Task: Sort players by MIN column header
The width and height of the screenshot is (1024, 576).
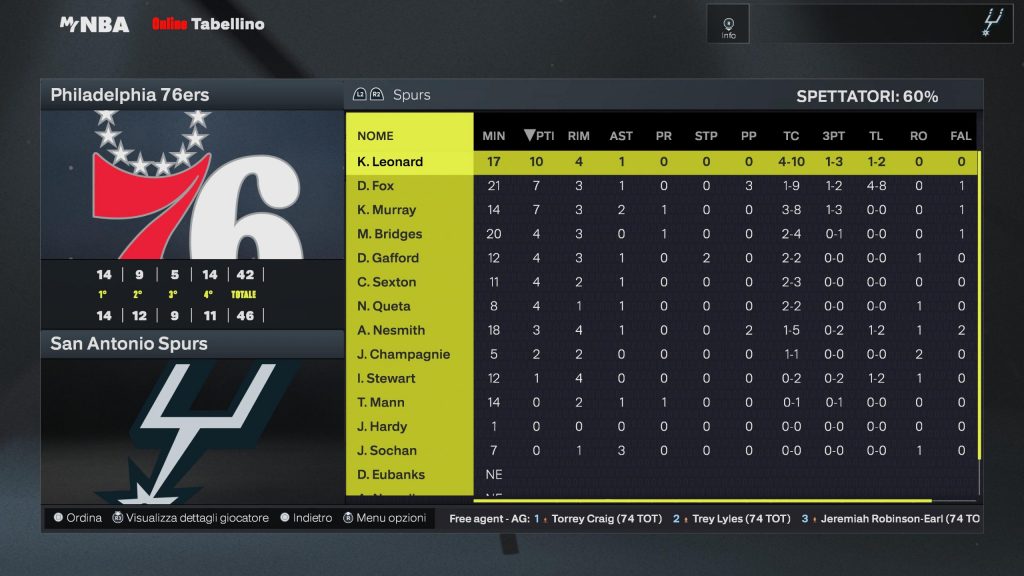Action: pyautogui.click(x=494, y=136)
